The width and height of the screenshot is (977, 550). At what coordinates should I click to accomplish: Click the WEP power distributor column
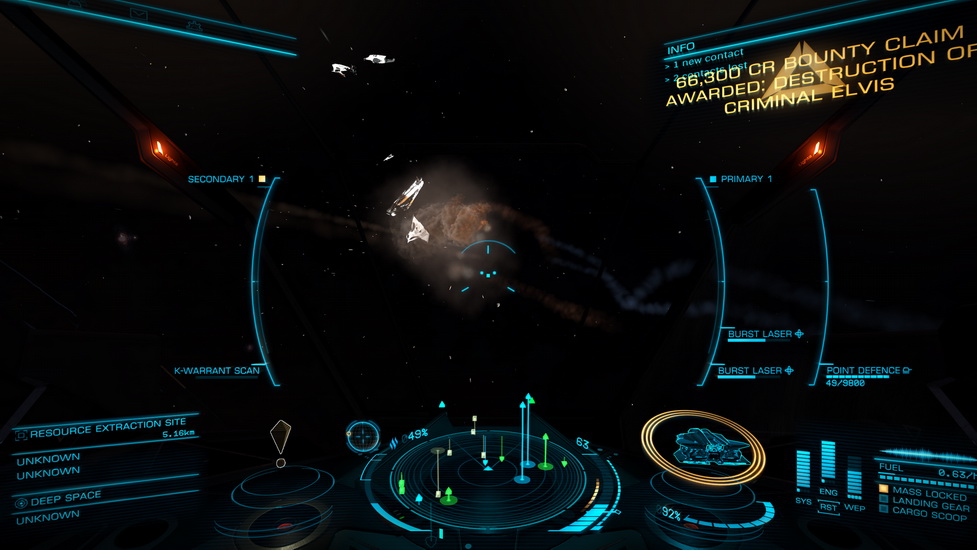pyautogui.click(x=854, y=478)
